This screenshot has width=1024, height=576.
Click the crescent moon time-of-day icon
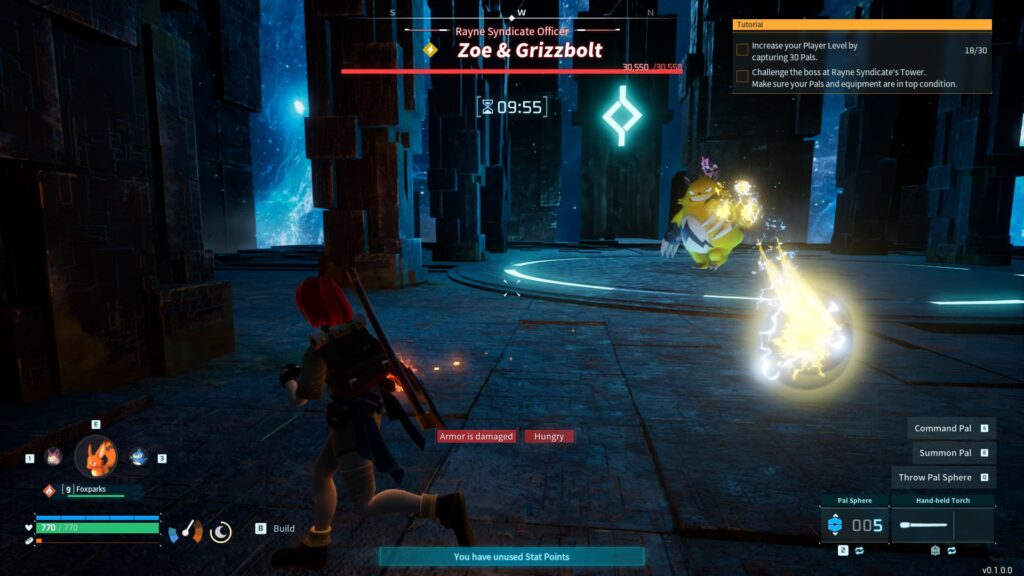click(x=221, y=532)
